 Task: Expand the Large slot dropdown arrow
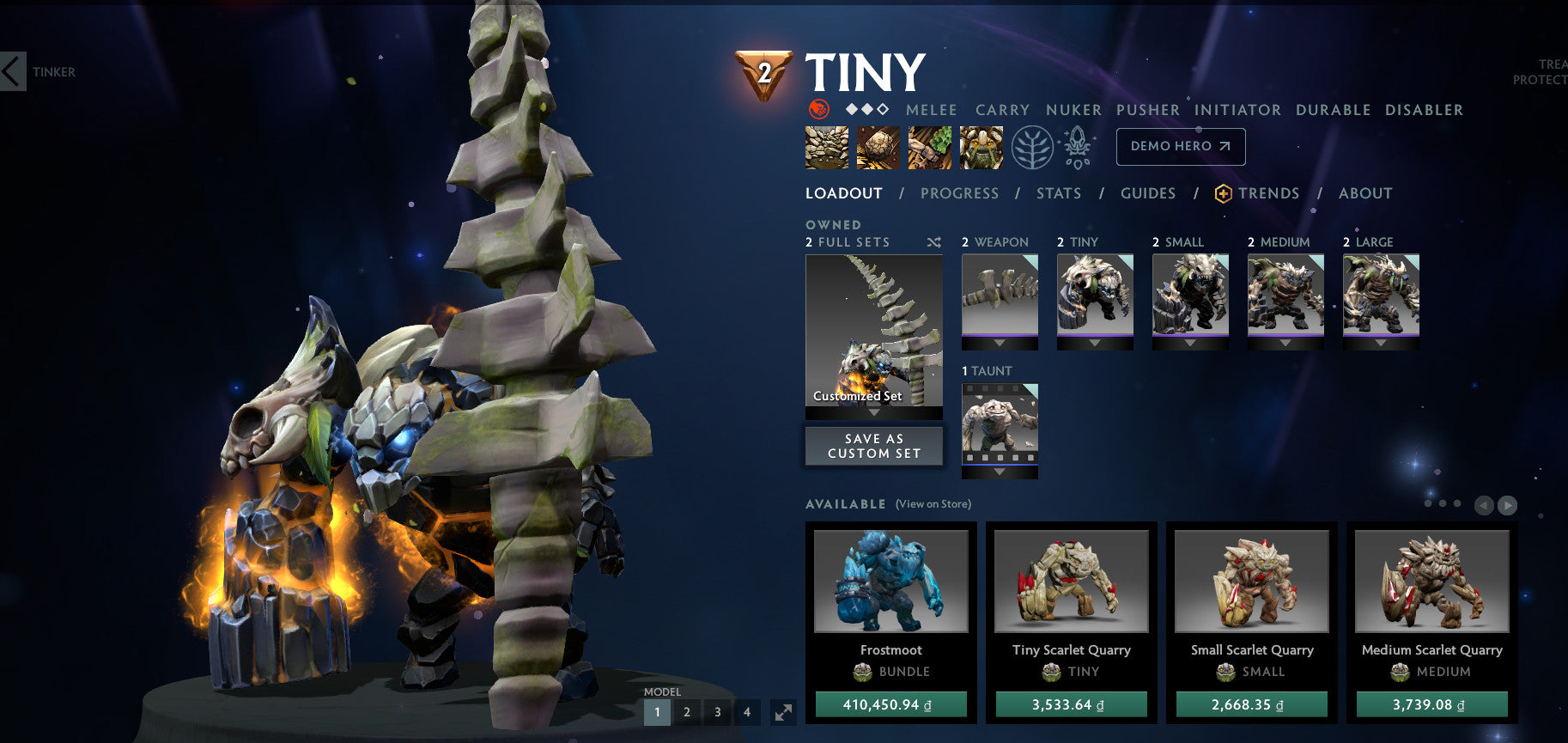coord(1381,341)
